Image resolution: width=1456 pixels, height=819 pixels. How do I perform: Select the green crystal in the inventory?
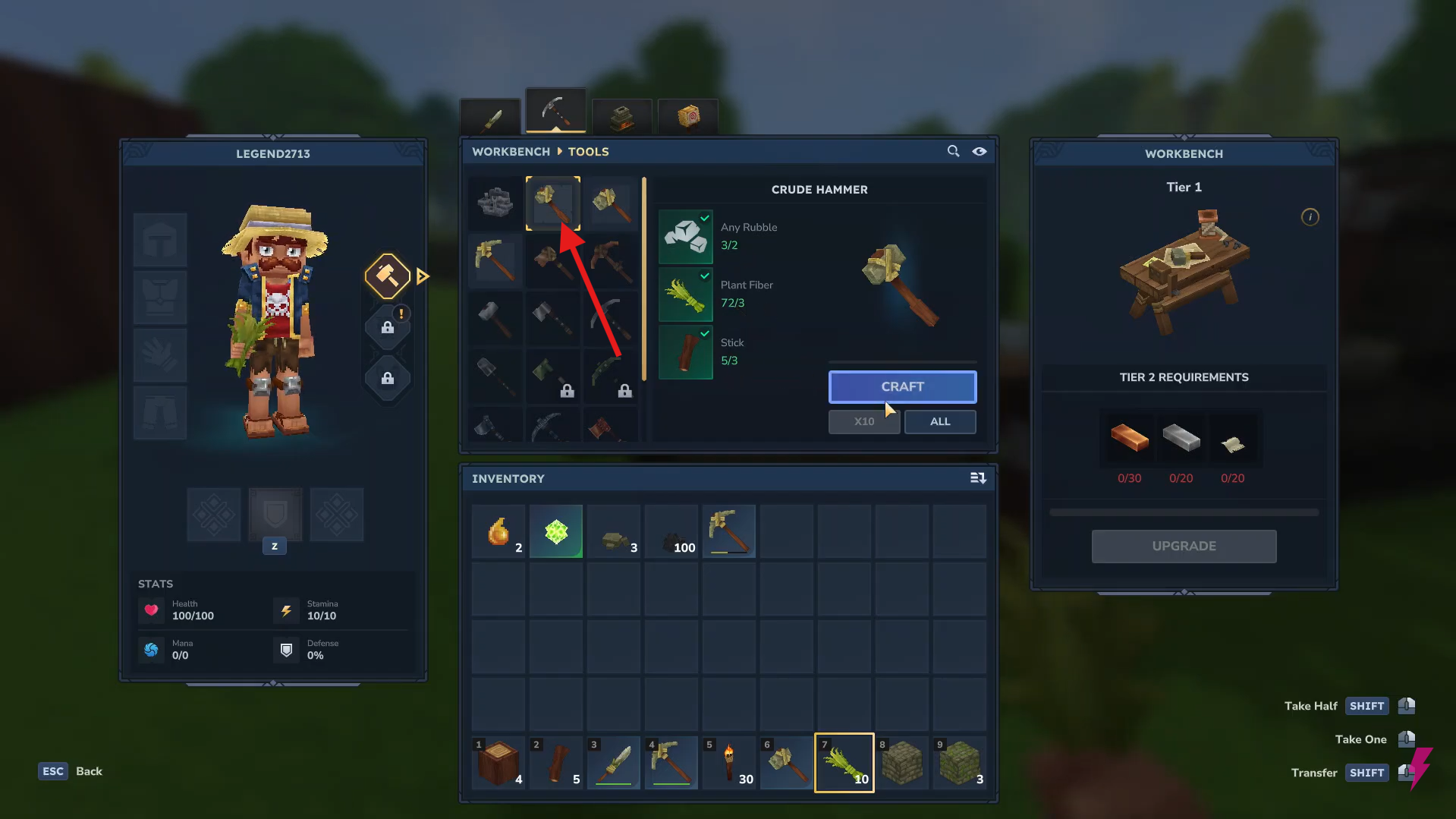click(x=555, y=531)
